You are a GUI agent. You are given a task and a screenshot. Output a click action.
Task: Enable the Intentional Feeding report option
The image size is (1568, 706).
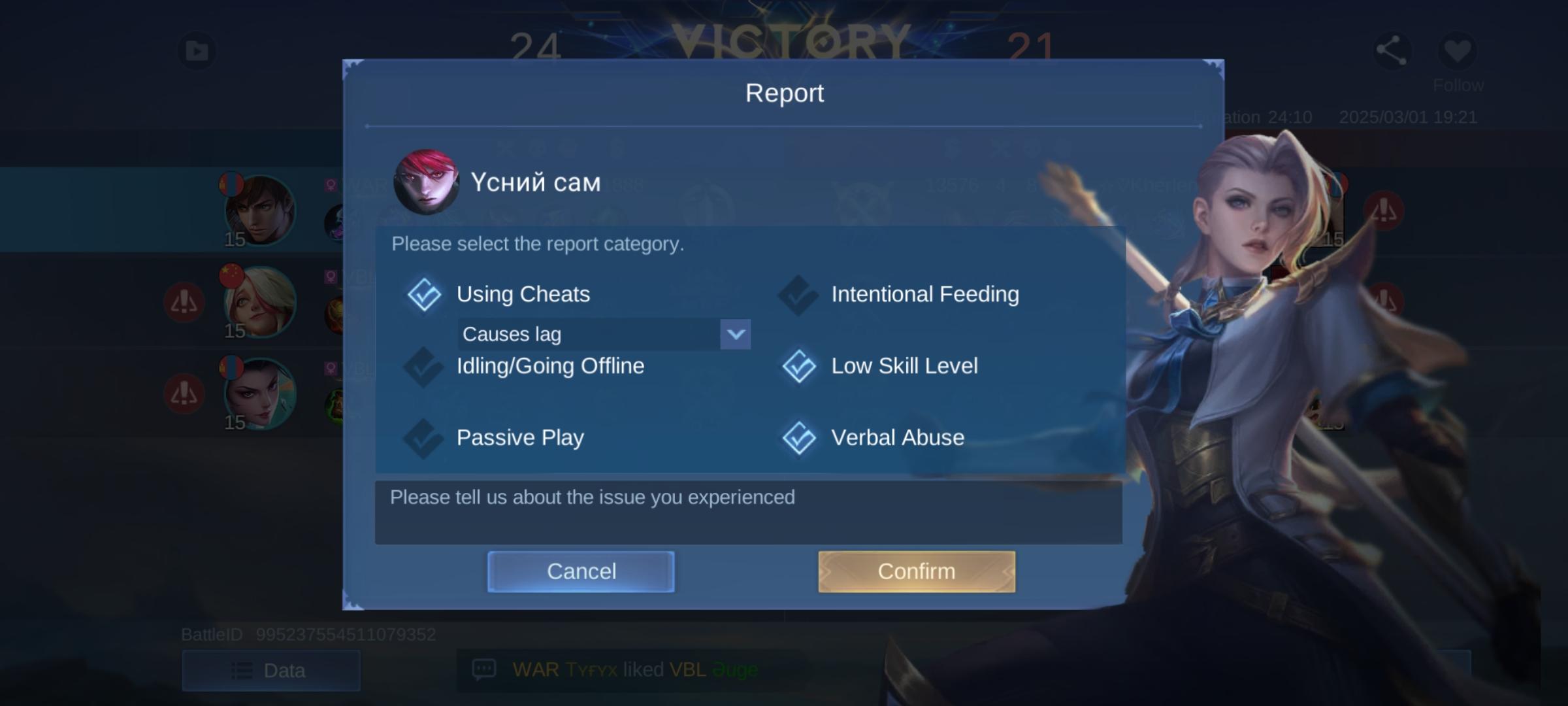point(798,295)
